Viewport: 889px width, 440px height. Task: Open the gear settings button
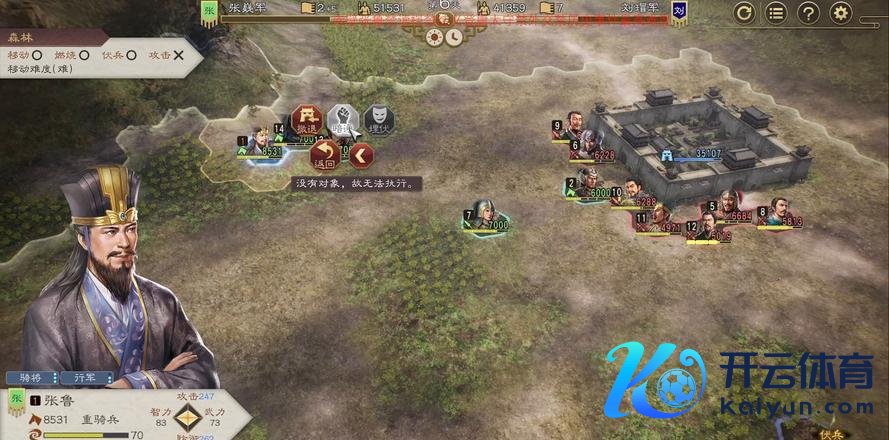coord(840,13)
